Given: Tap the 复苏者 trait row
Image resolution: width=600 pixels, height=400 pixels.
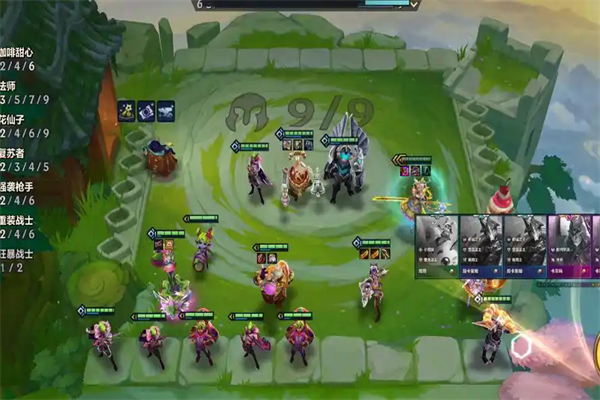Looking at the screenshot, I should tap(18, 160).
